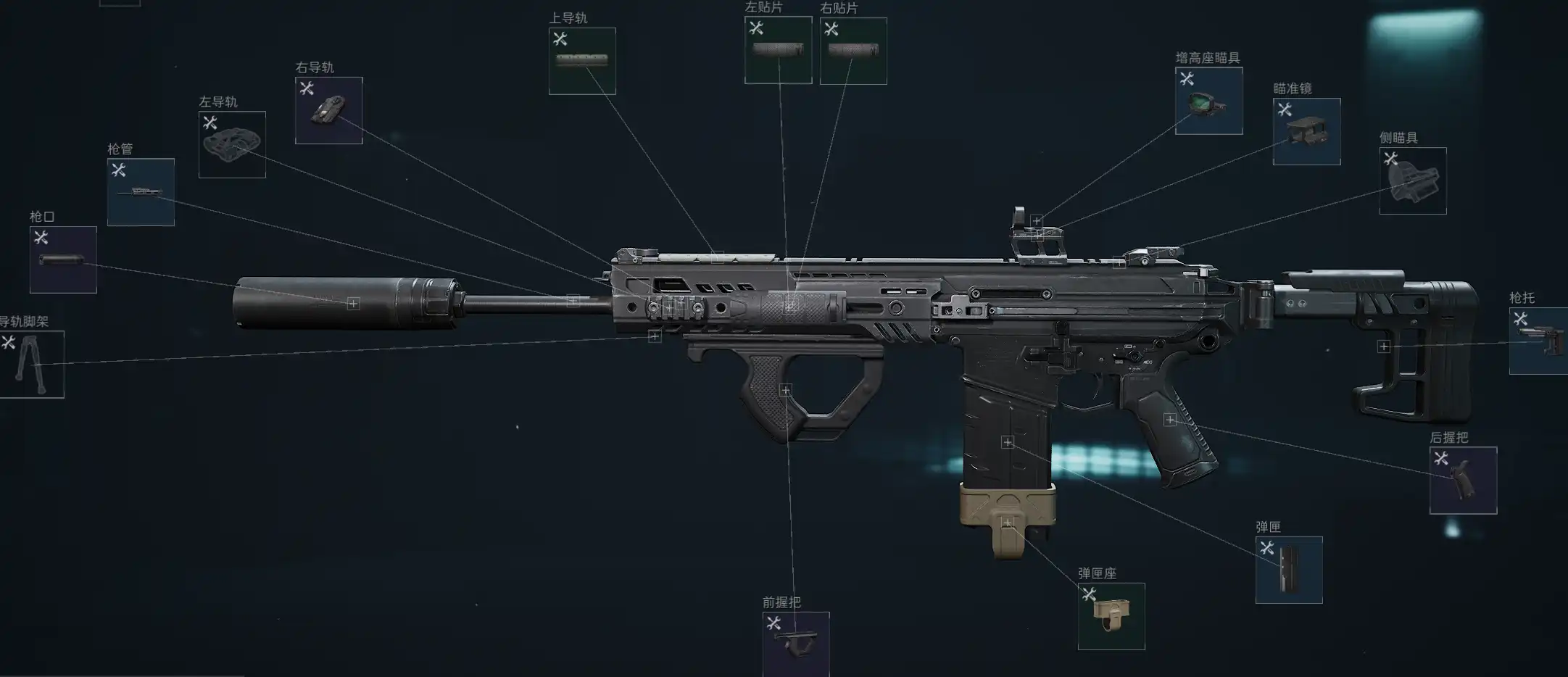Click the 左贴片 left patch slot
This screenshot has width=1568, height=677.
coord(778,50)
